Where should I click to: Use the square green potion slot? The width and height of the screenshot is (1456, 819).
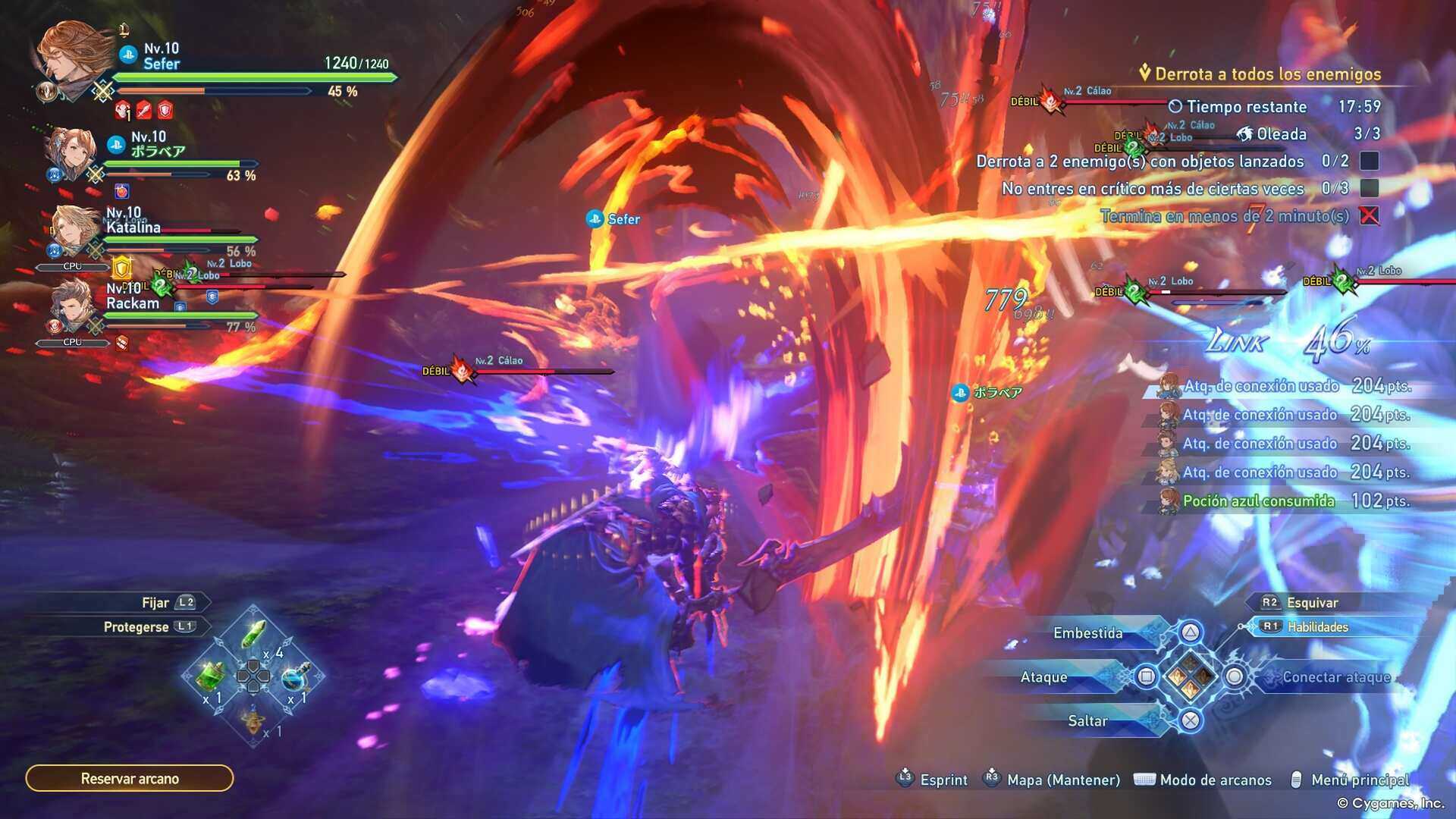212,674
